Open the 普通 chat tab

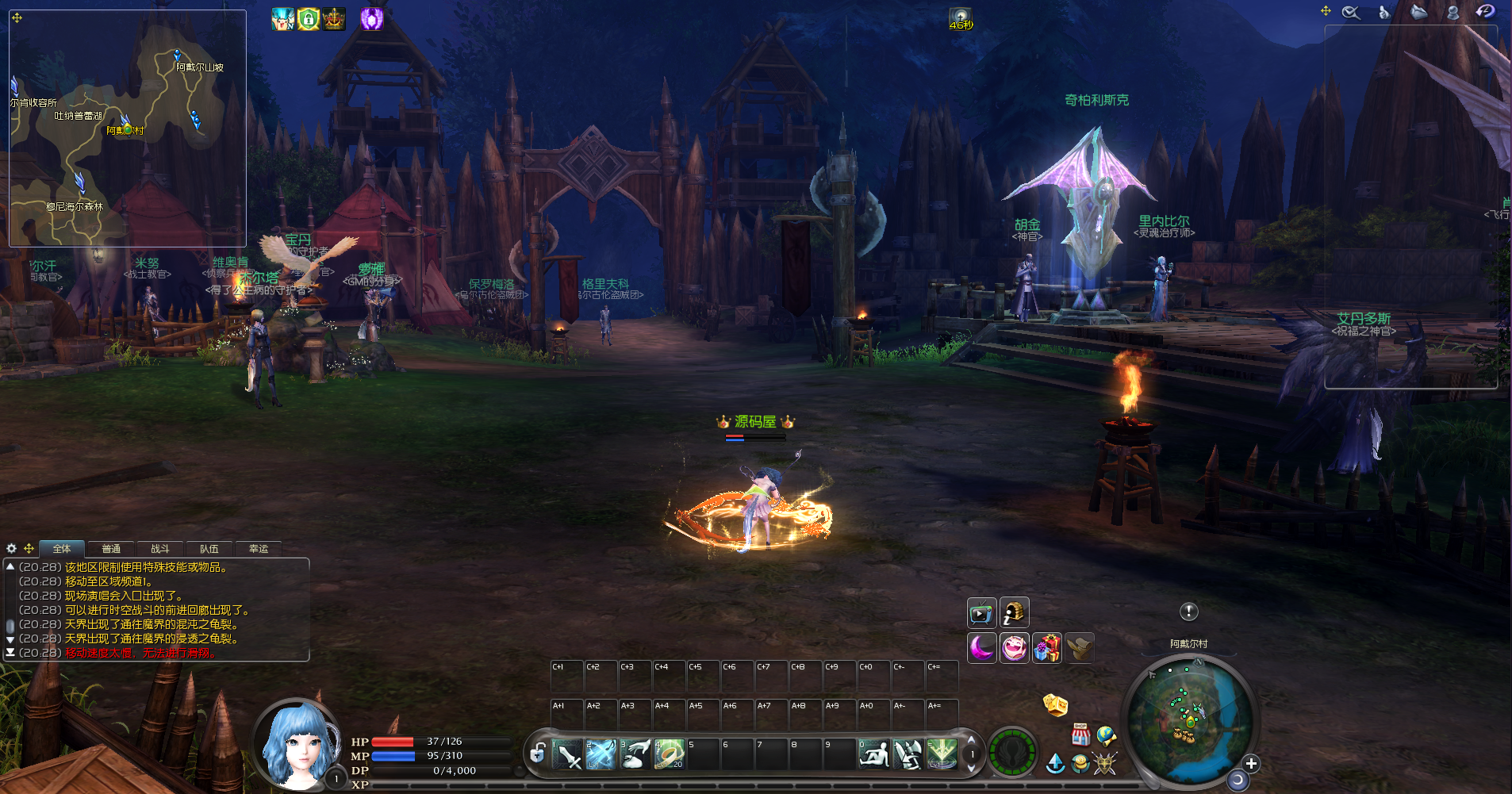111,549
